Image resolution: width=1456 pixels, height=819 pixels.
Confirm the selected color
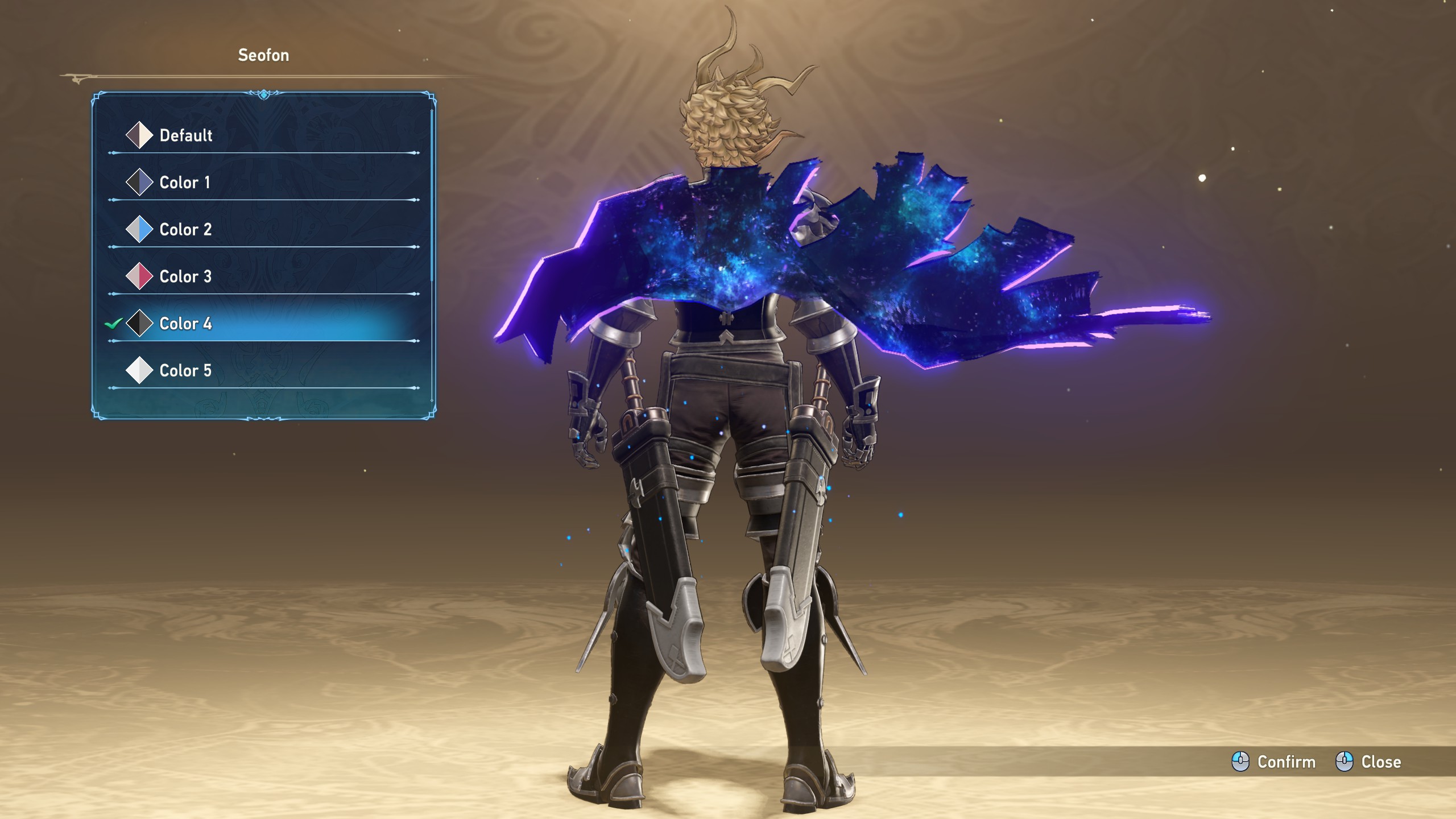(1274, 762)
